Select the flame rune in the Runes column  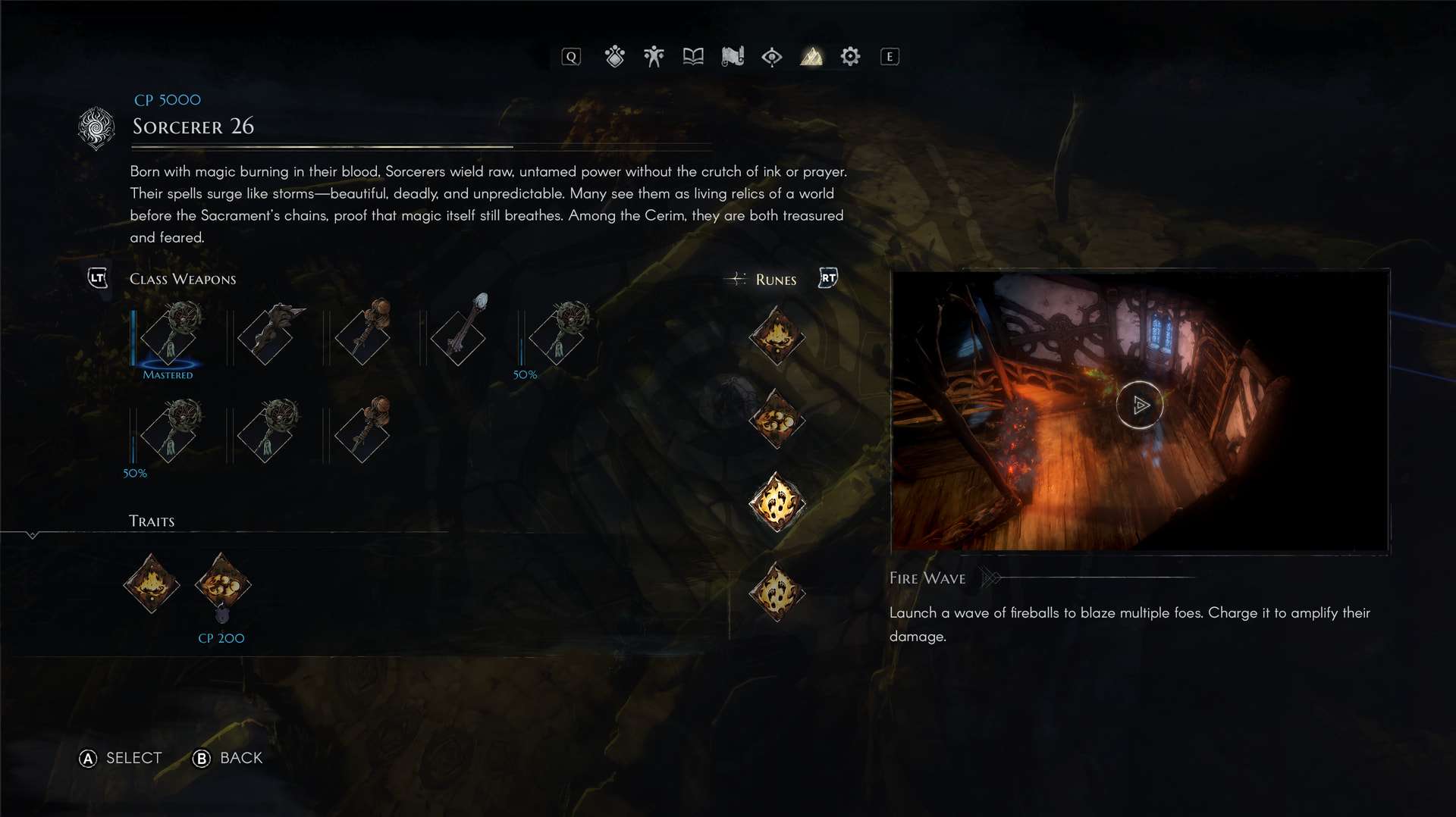pyautogui.click(x=777, y=336)
